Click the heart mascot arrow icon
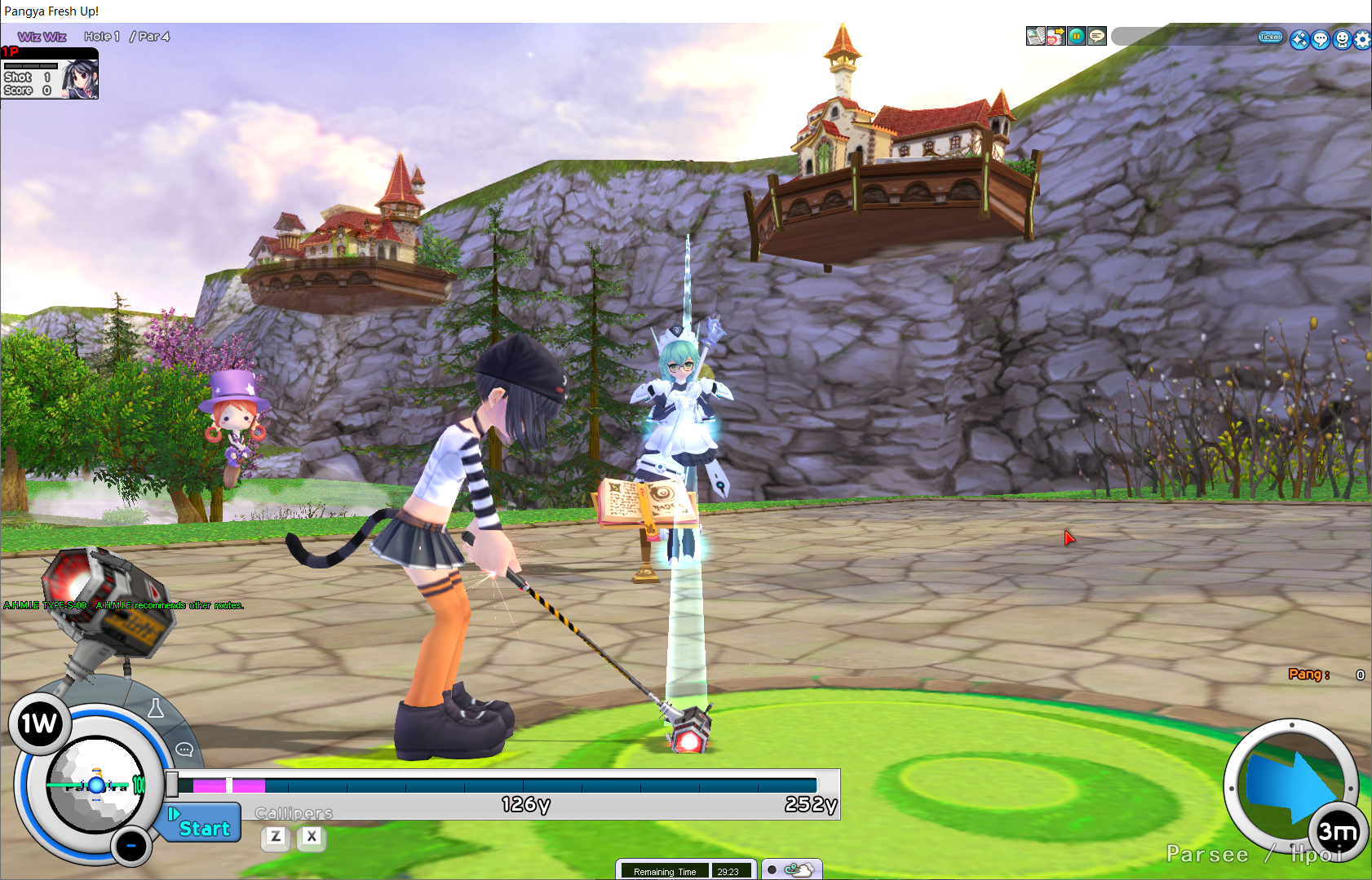 (x=1056, y=36)
